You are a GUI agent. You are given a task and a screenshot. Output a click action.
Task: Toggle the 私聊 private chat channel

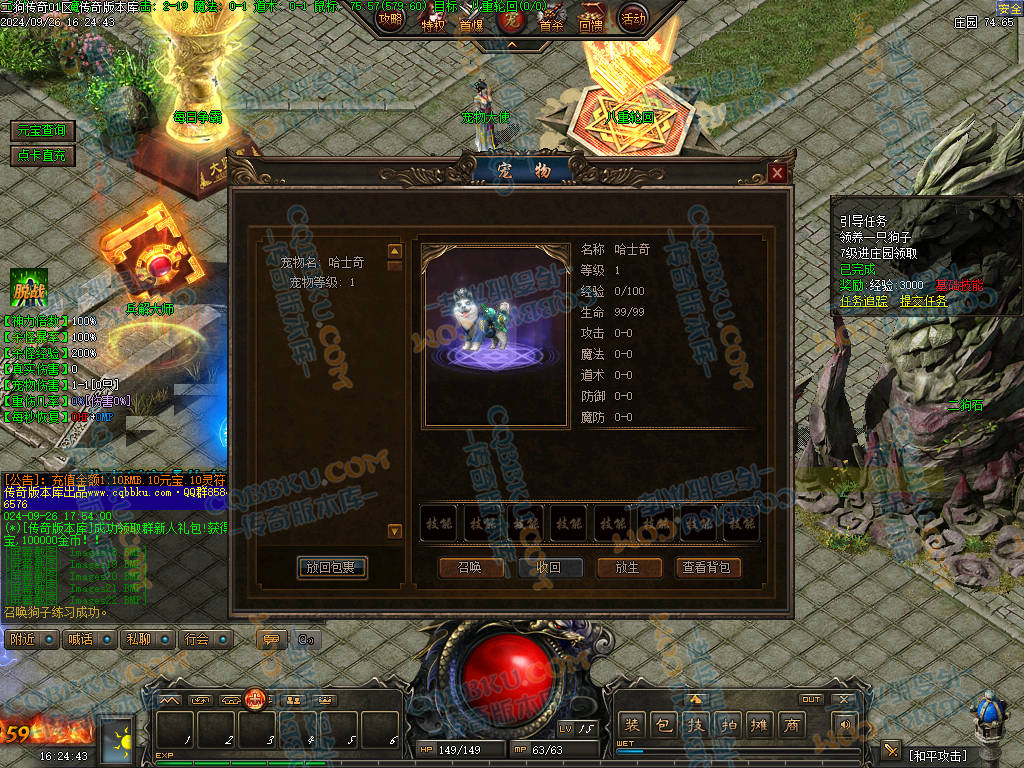pos(139,639)
